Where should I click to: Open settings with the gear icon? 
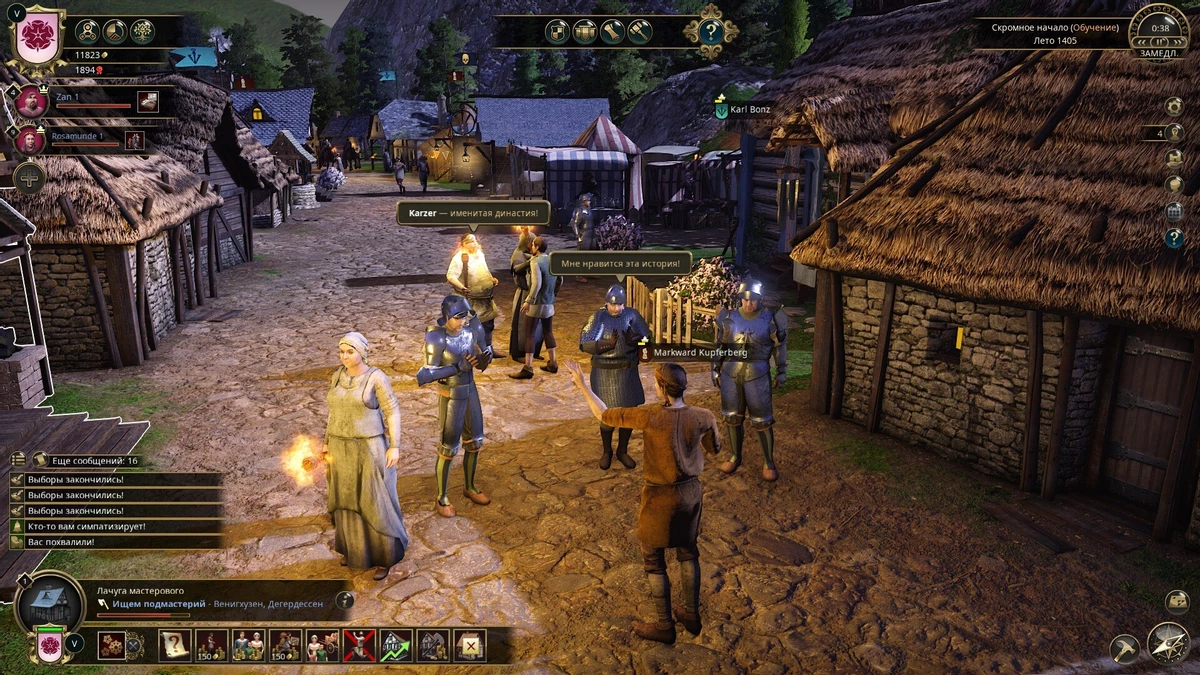(1174, 106)
